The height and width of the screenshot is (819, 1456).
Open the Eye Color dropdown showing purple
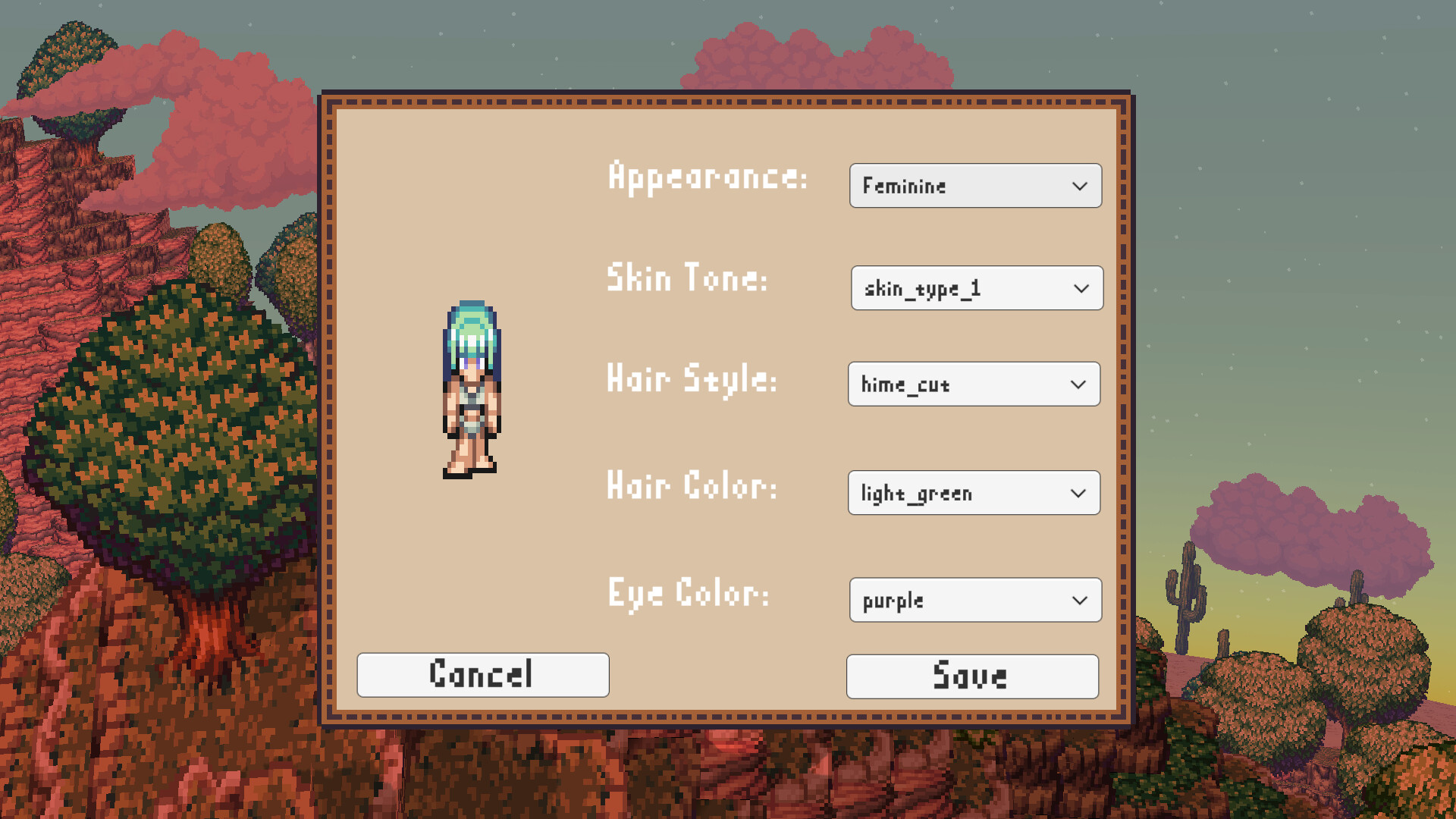point(975,600)
